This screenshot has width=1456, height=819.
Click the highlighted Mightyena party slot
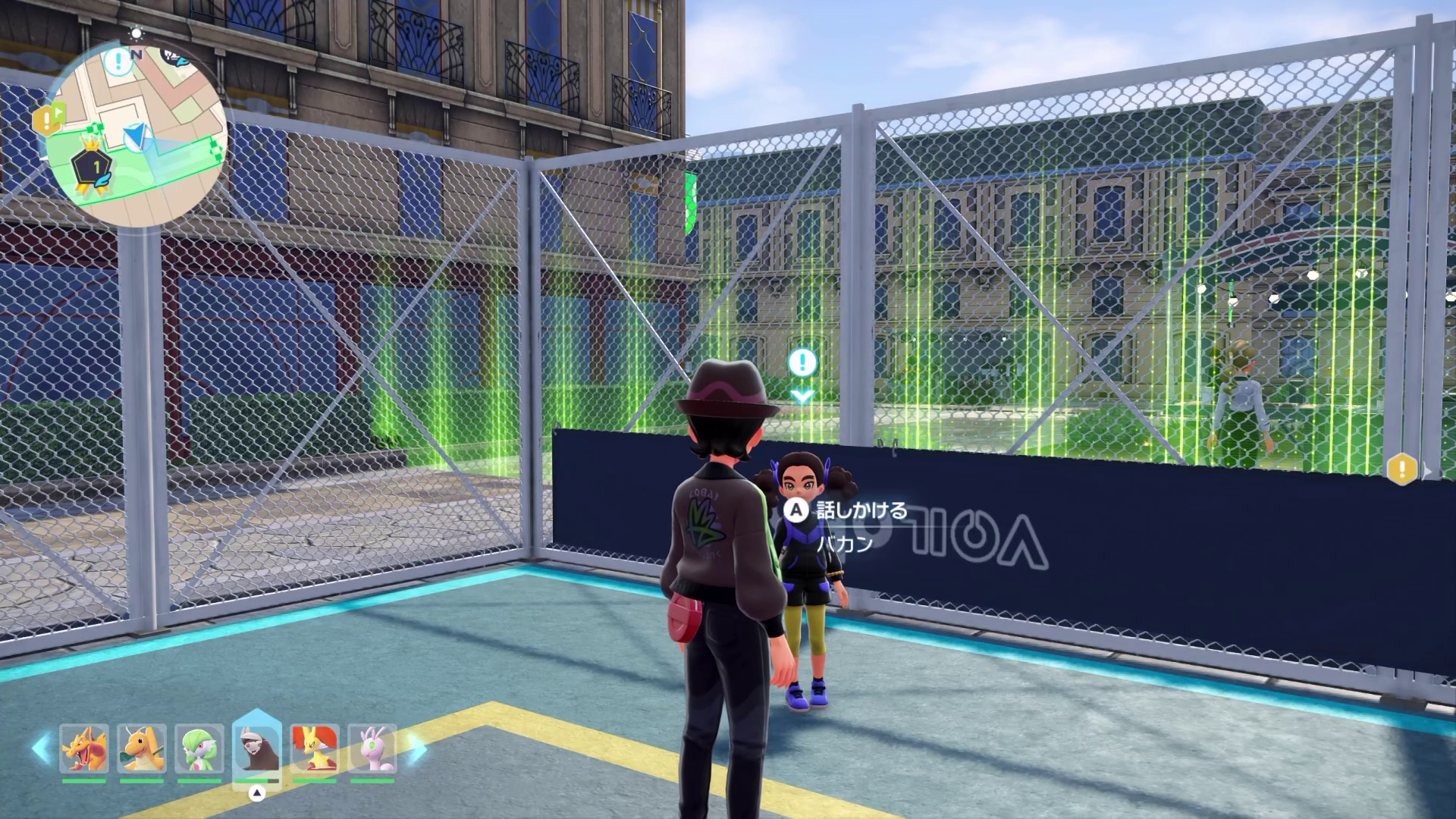[x=257, y=748]
